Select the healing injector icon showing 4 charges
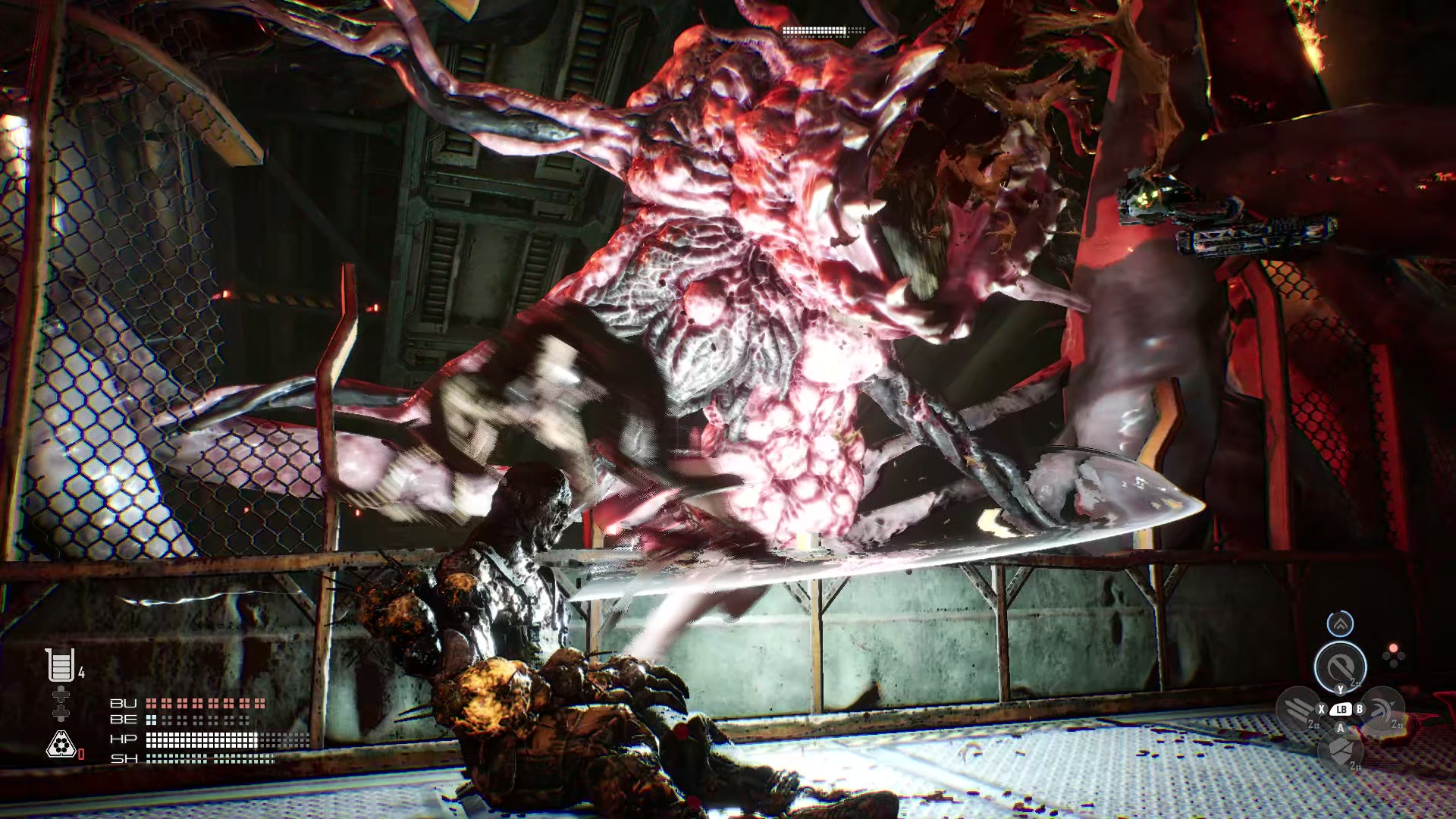Viewport: 1456px width, 819px height. click(x=60, y=665)
